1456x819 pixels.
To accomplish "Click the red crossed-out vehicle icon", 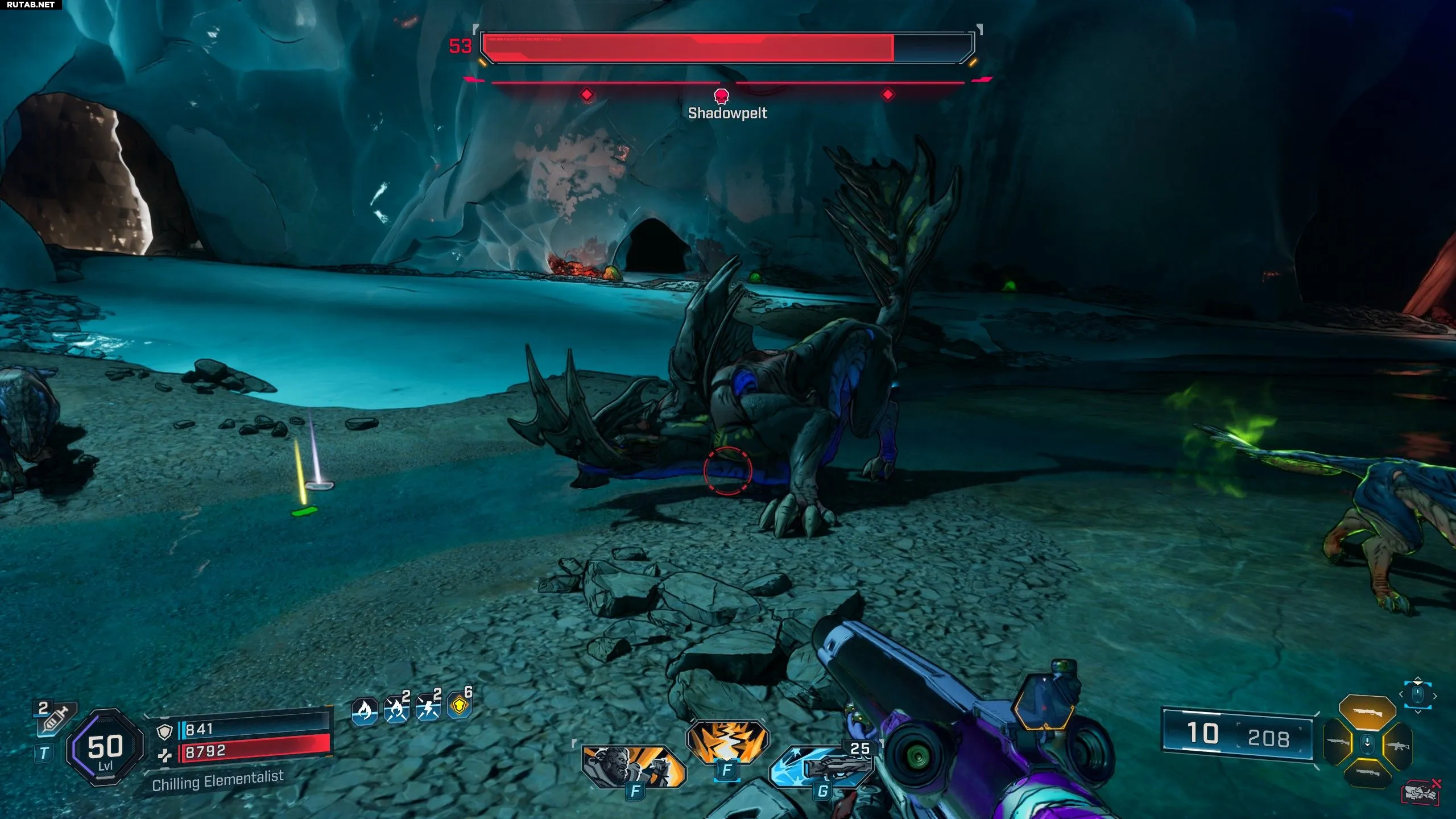I will [x=1421, y=792].
